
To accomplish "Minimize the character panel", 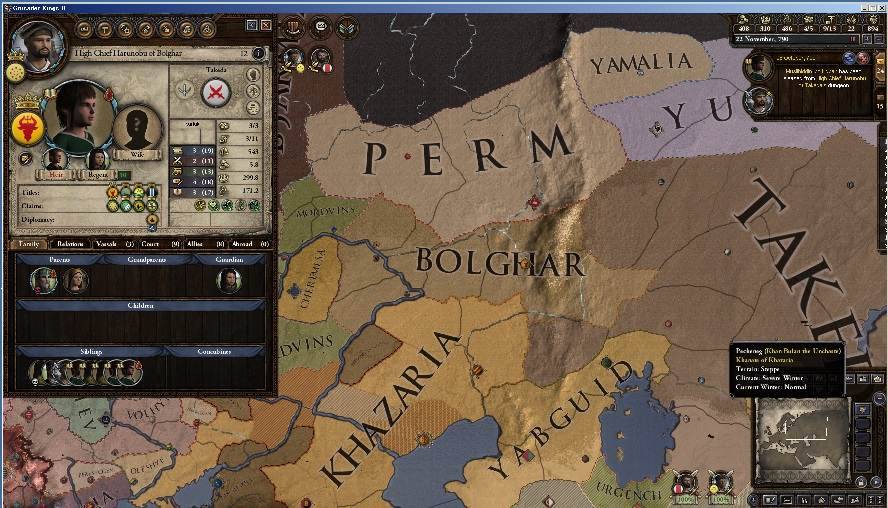I will tap(250, 24).
